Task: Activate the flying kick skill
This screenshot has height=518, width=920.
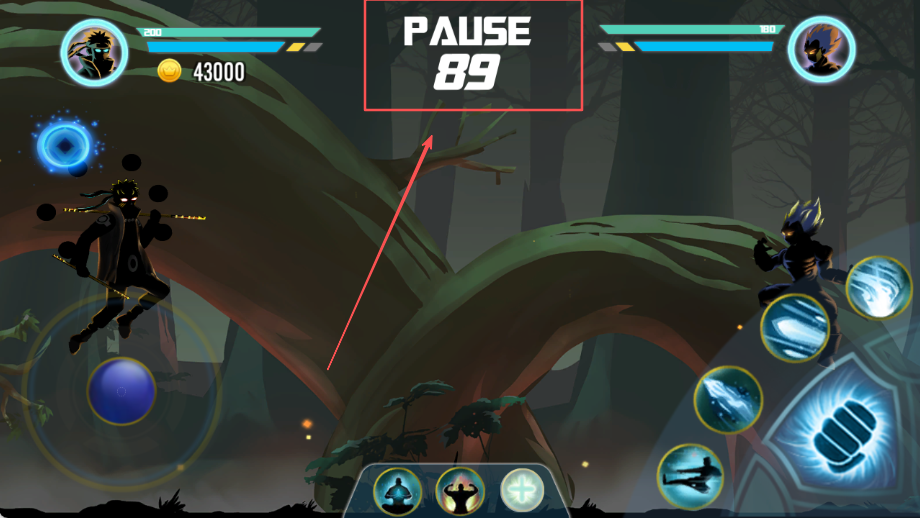Action: (690, 477)
